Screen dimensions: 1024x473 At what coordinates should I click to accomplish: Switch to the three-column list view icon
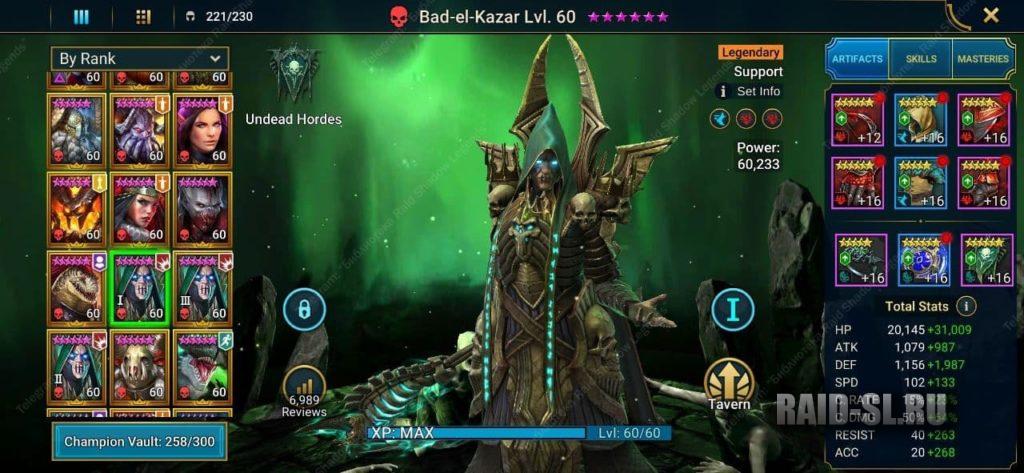click(82, 16)
